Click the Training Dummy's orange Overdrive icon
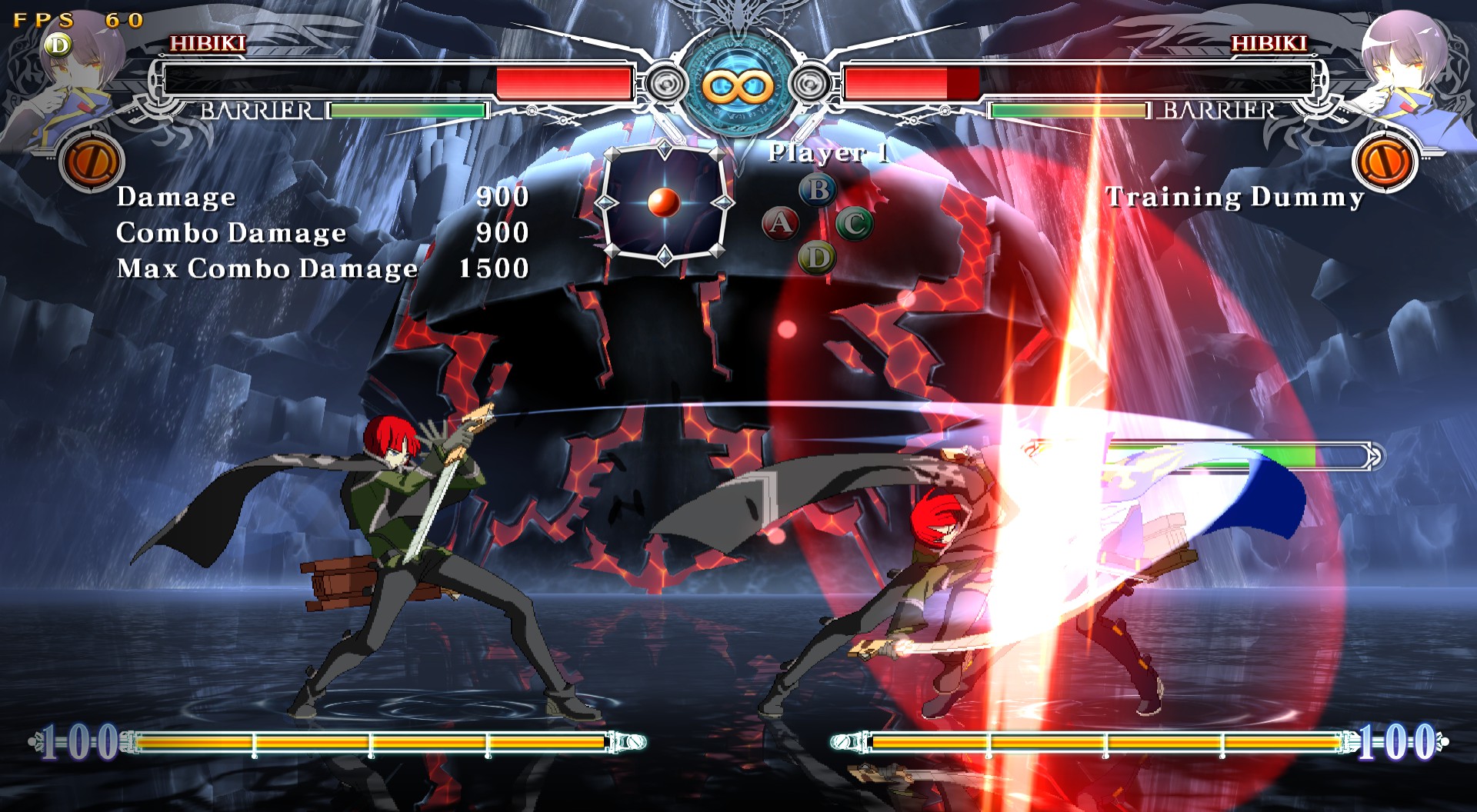Image resolution: width=1477 pixels, height=812 pixels. click(1384, 163)
